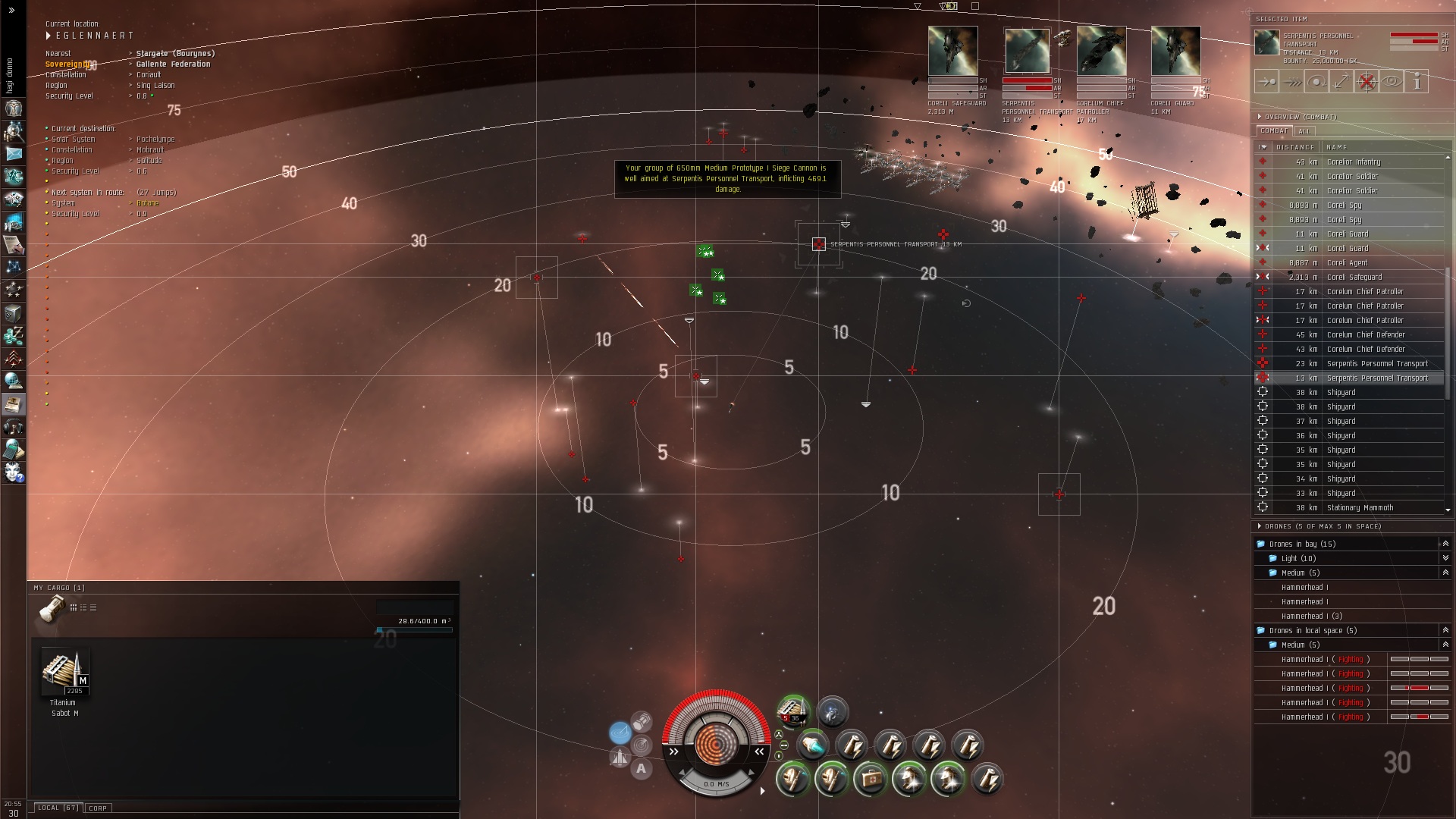Switch overview to the All tab
Viewport: 1456px width, 819px height.
pos(1304,131)
